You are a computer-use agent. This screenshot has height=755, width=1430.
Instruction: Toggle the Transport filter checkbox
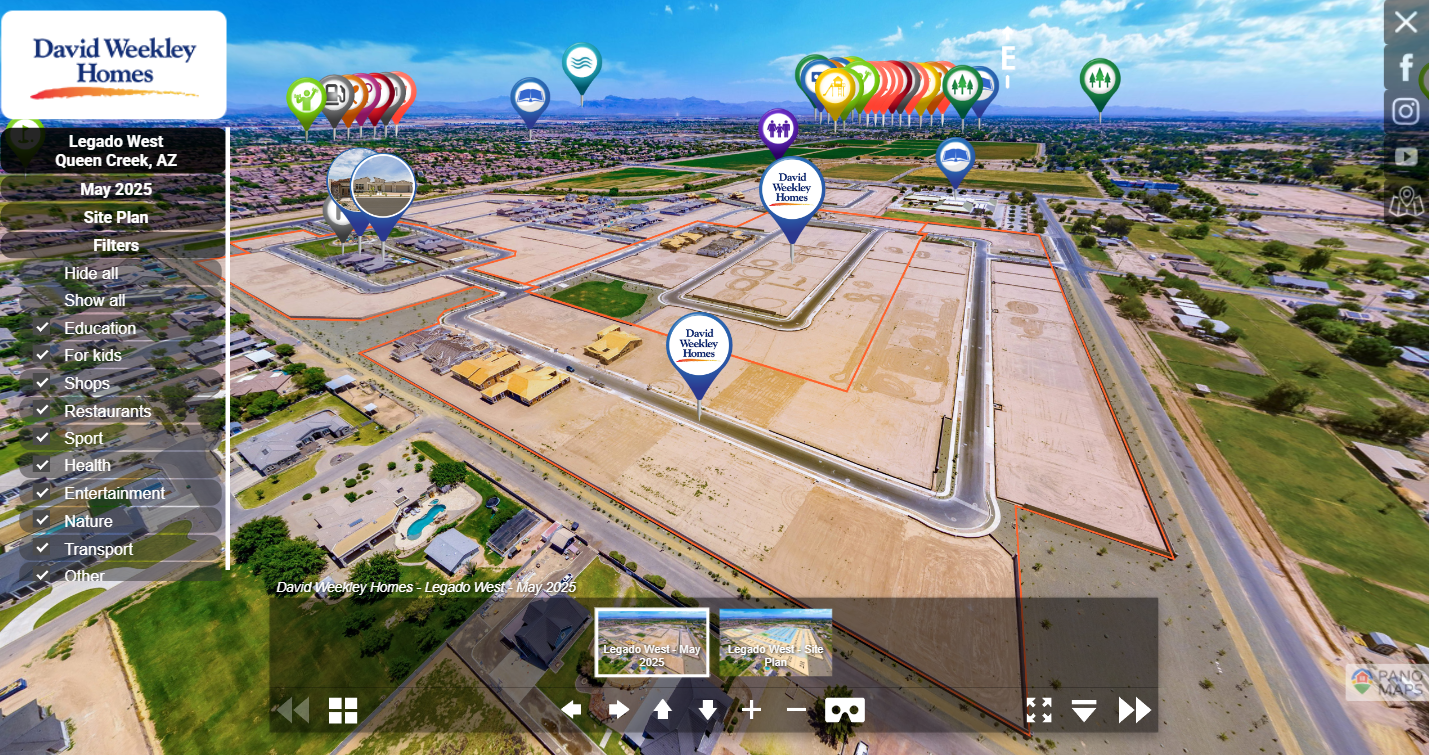pos(43,549)
